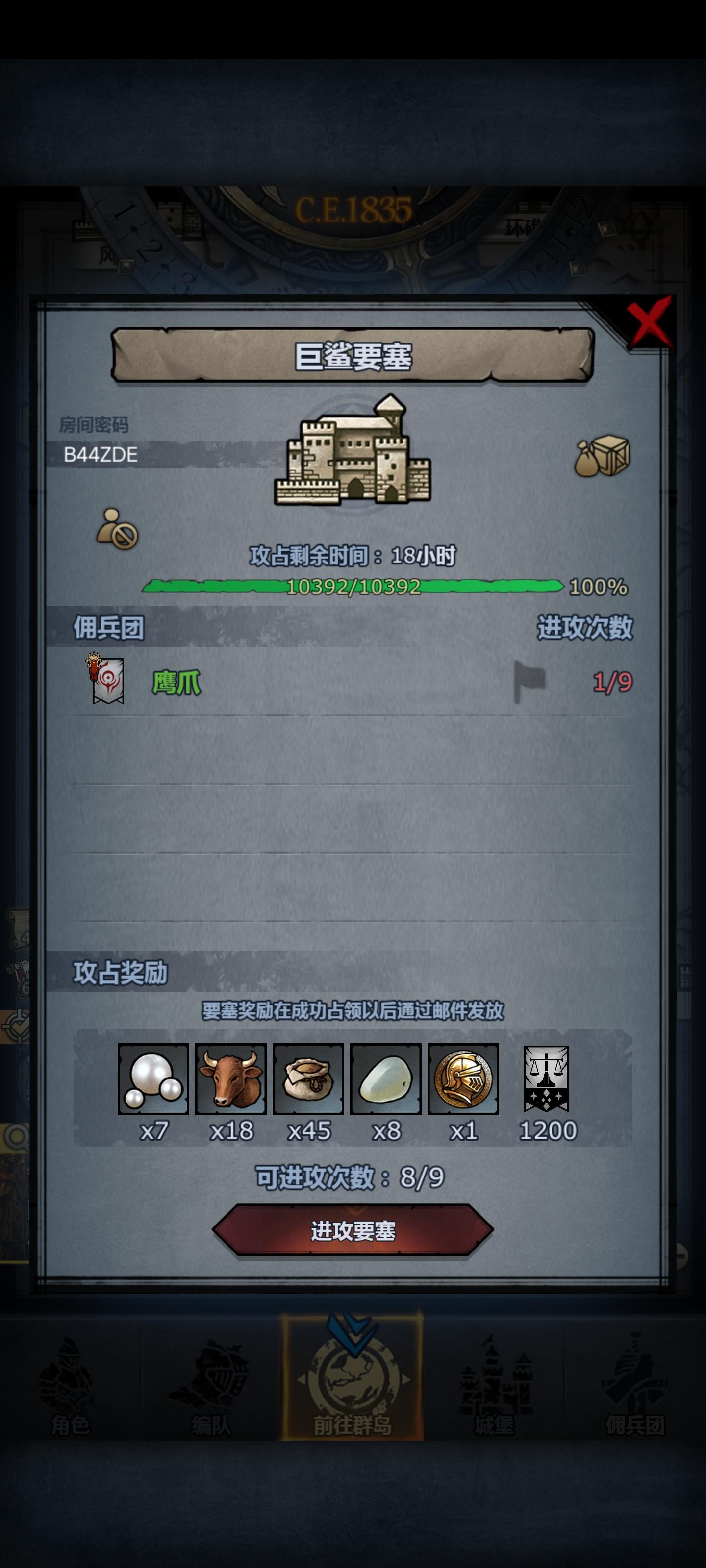Click the blocked player icon
The image size is (706, 1568).
click(118, 528)
